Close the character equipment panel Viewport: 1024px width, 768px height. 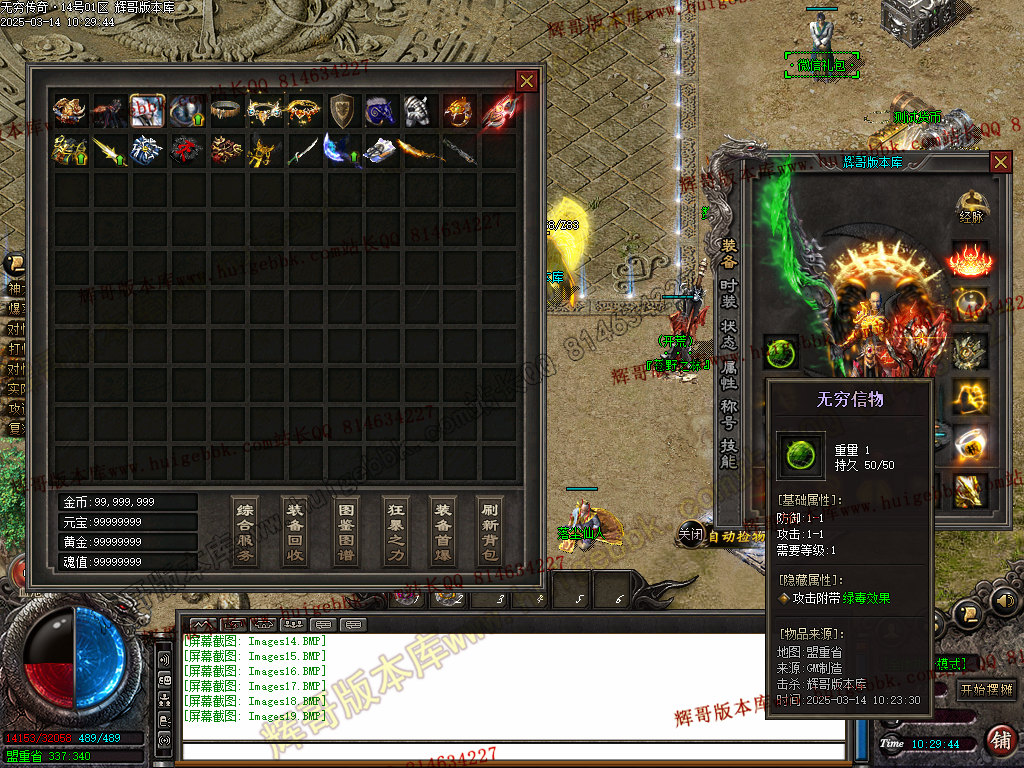(1000, 162)
